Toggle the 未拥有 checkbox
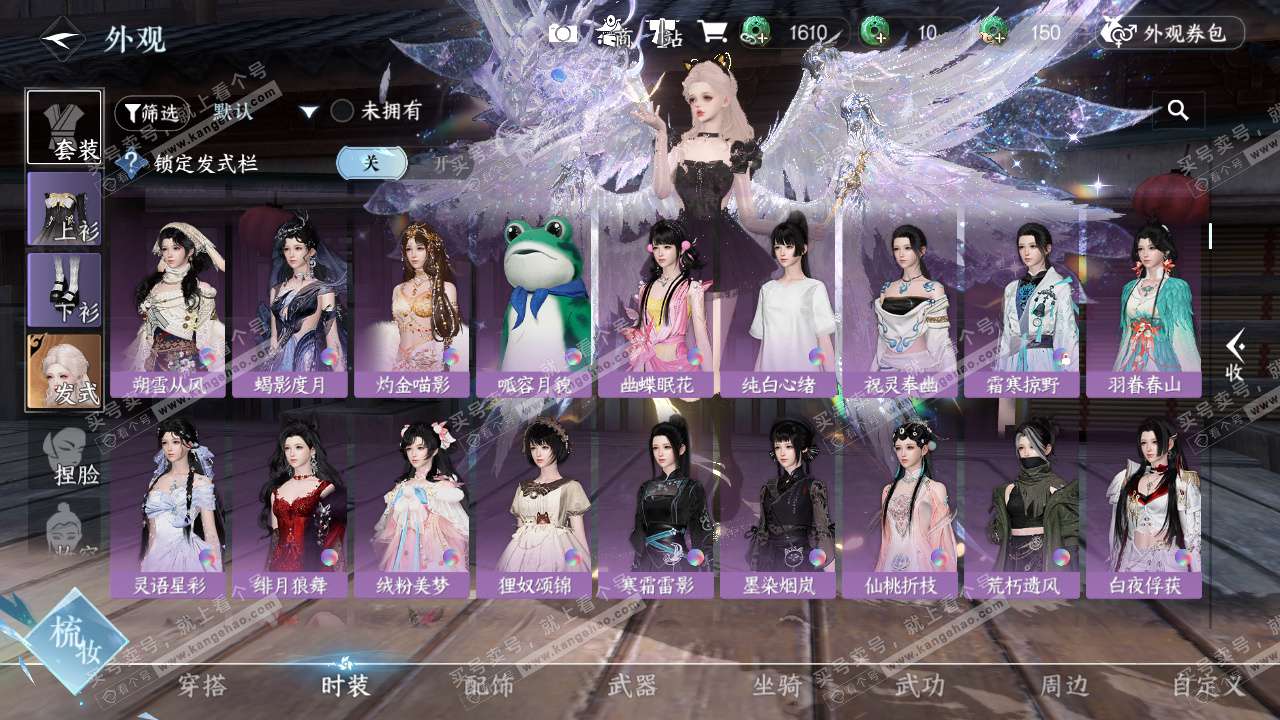The image size is (1280, 720). click(343, 111)
